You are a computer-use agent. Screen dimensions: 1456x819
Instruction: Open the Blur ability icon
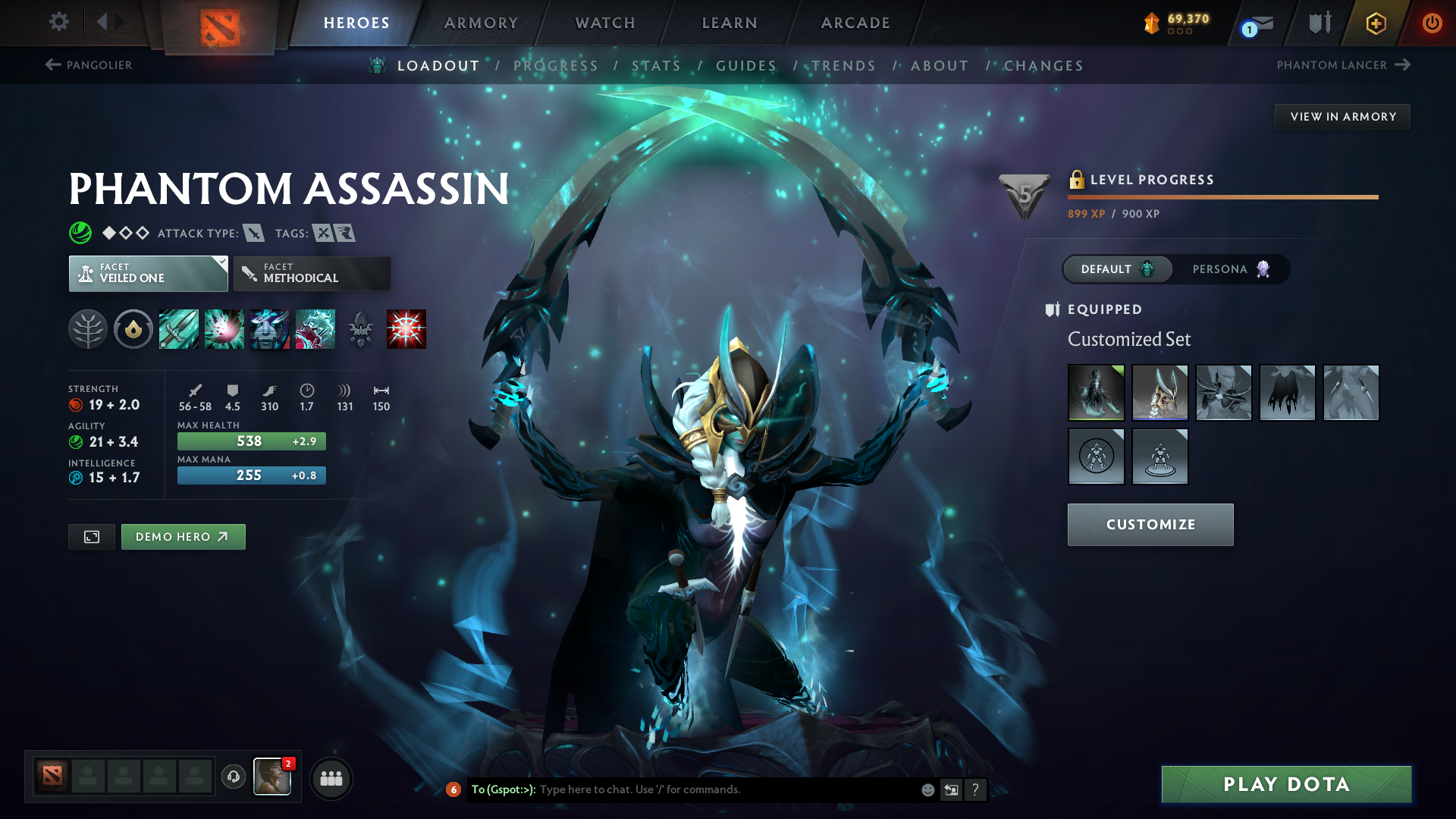(x=270, y=328)
